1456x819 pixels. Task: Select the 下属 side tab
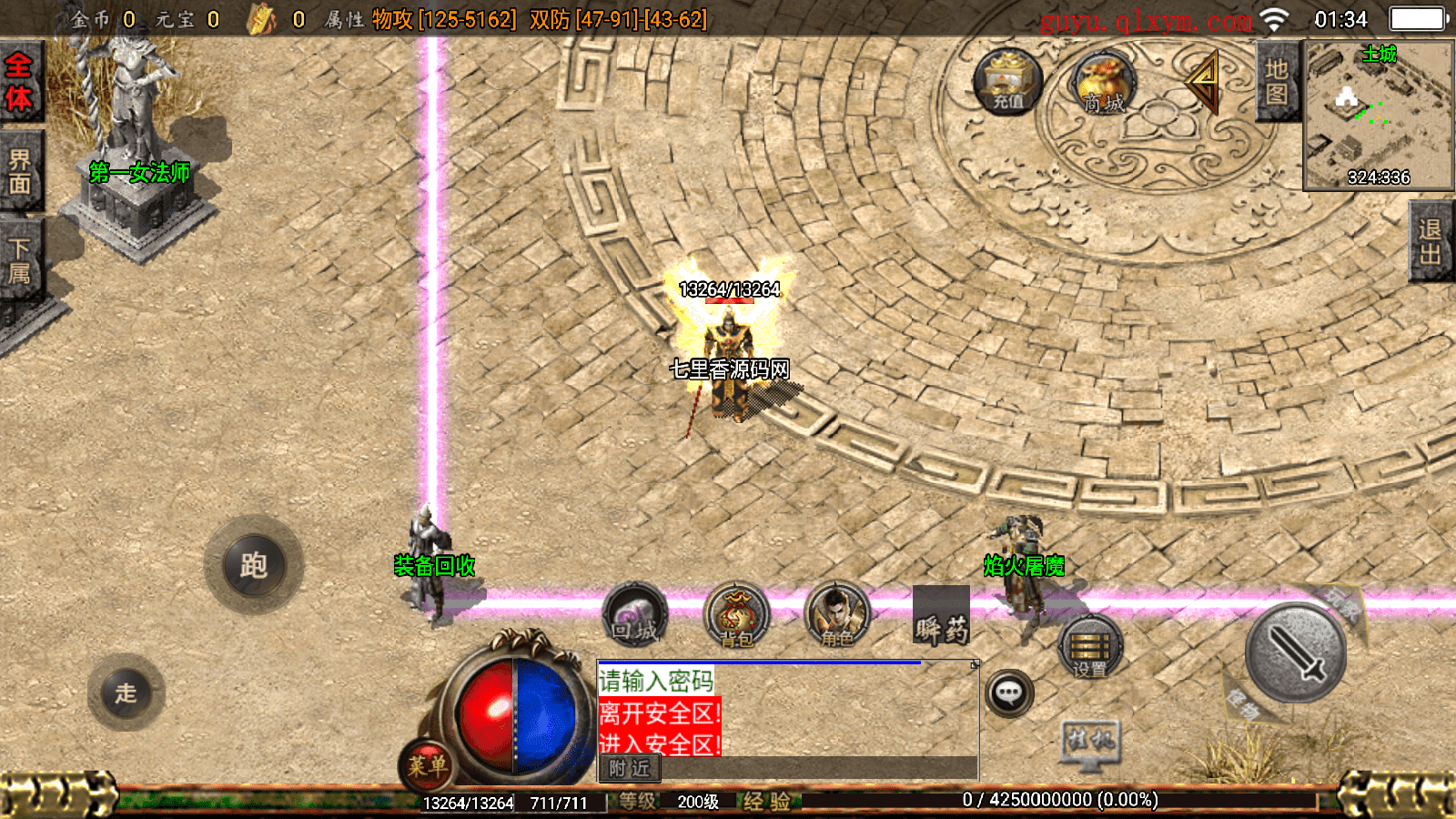point(19,260)
